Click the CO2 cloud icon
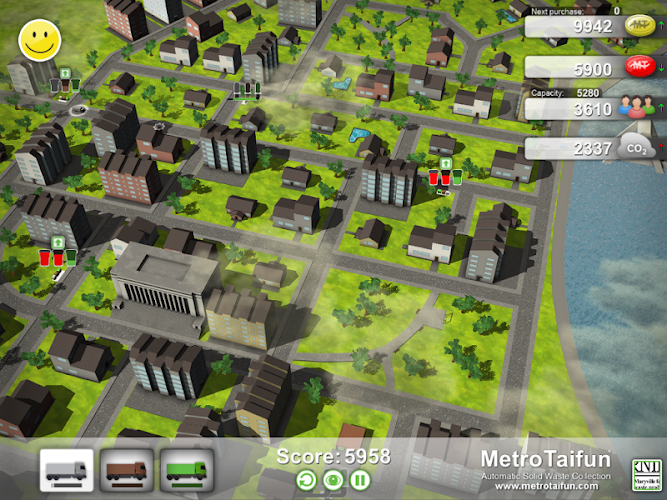 point(636,149)
